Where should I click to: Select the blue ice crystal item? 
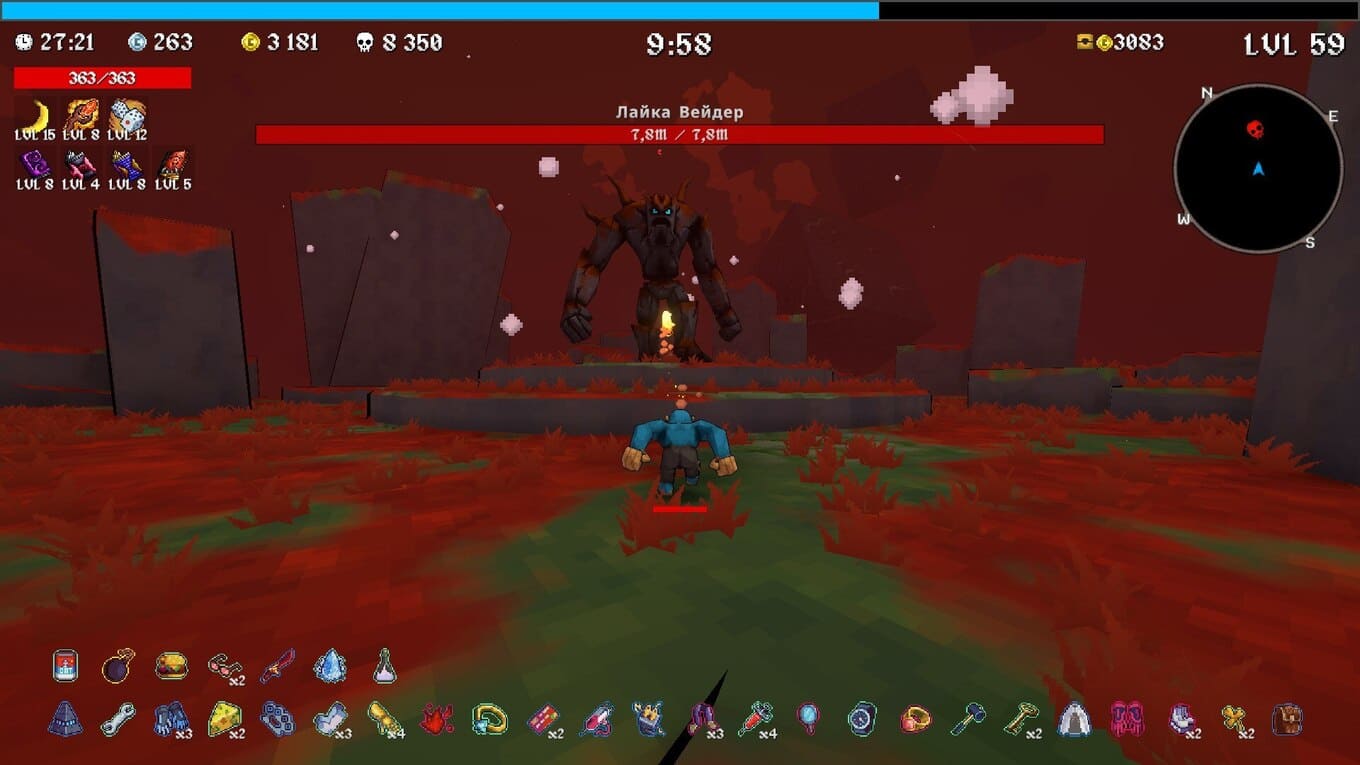tap(330, 666)
